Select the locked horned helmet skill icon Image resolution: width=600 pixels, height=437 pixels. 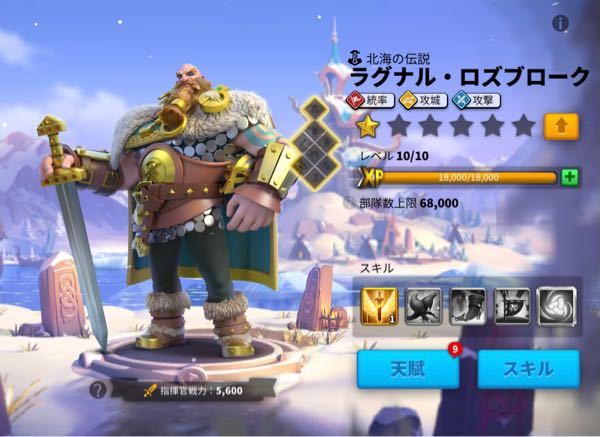coord(511,306)
